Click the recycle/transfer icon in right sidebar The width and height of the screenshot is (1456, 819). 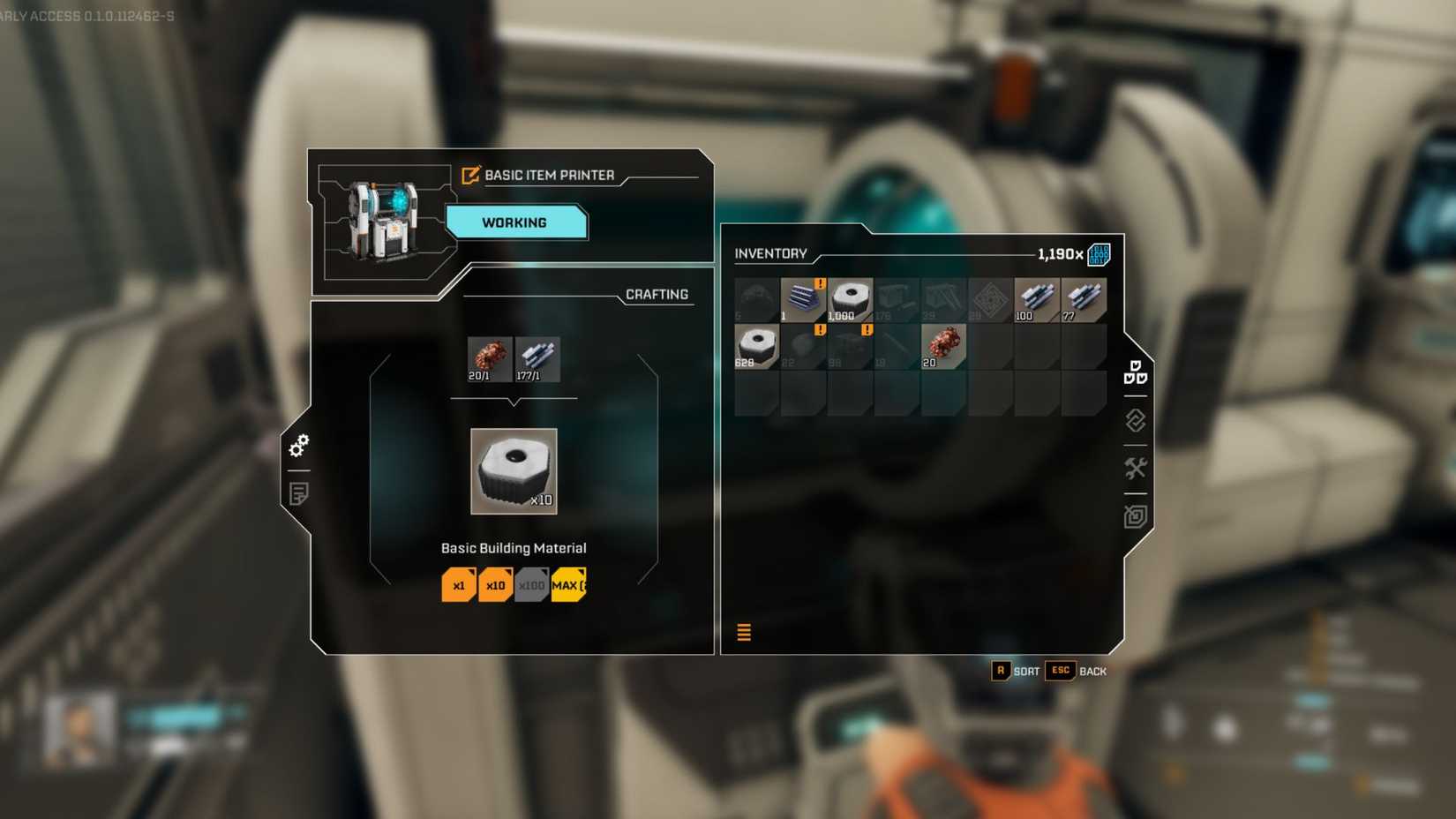pos(1136,421)
